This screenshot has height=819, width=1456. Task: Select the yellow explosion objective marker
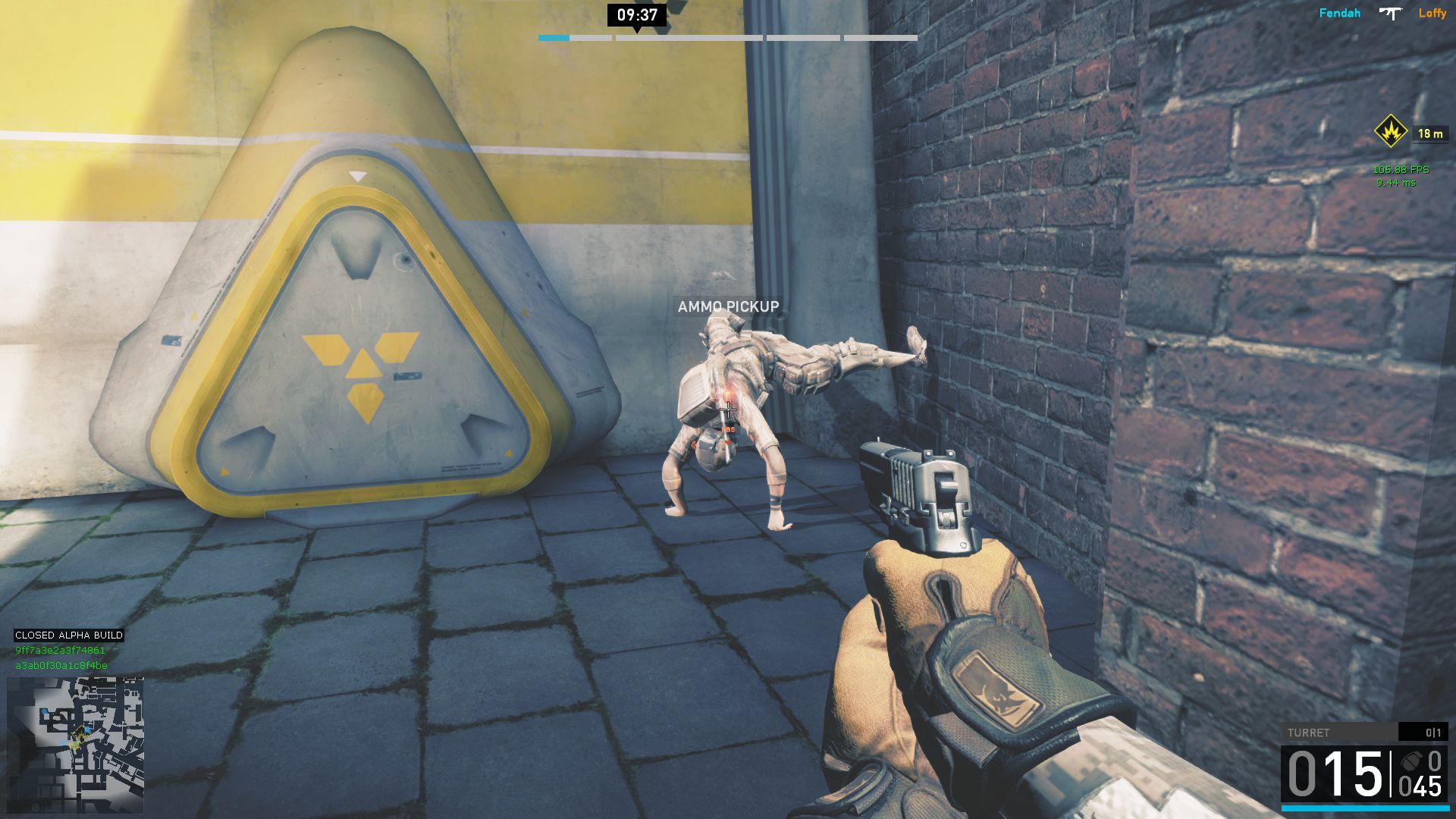tap(1390, 132)
